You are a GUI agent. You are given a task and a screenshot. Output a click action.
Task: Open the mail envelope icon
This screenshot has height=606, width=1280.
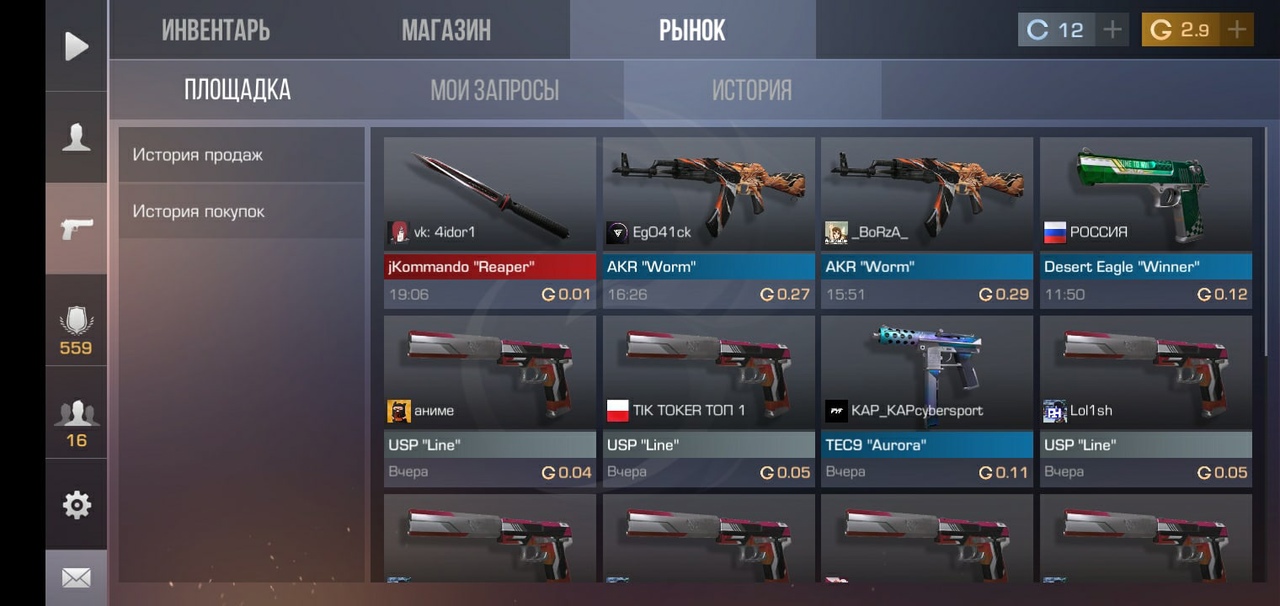(76, 577)
